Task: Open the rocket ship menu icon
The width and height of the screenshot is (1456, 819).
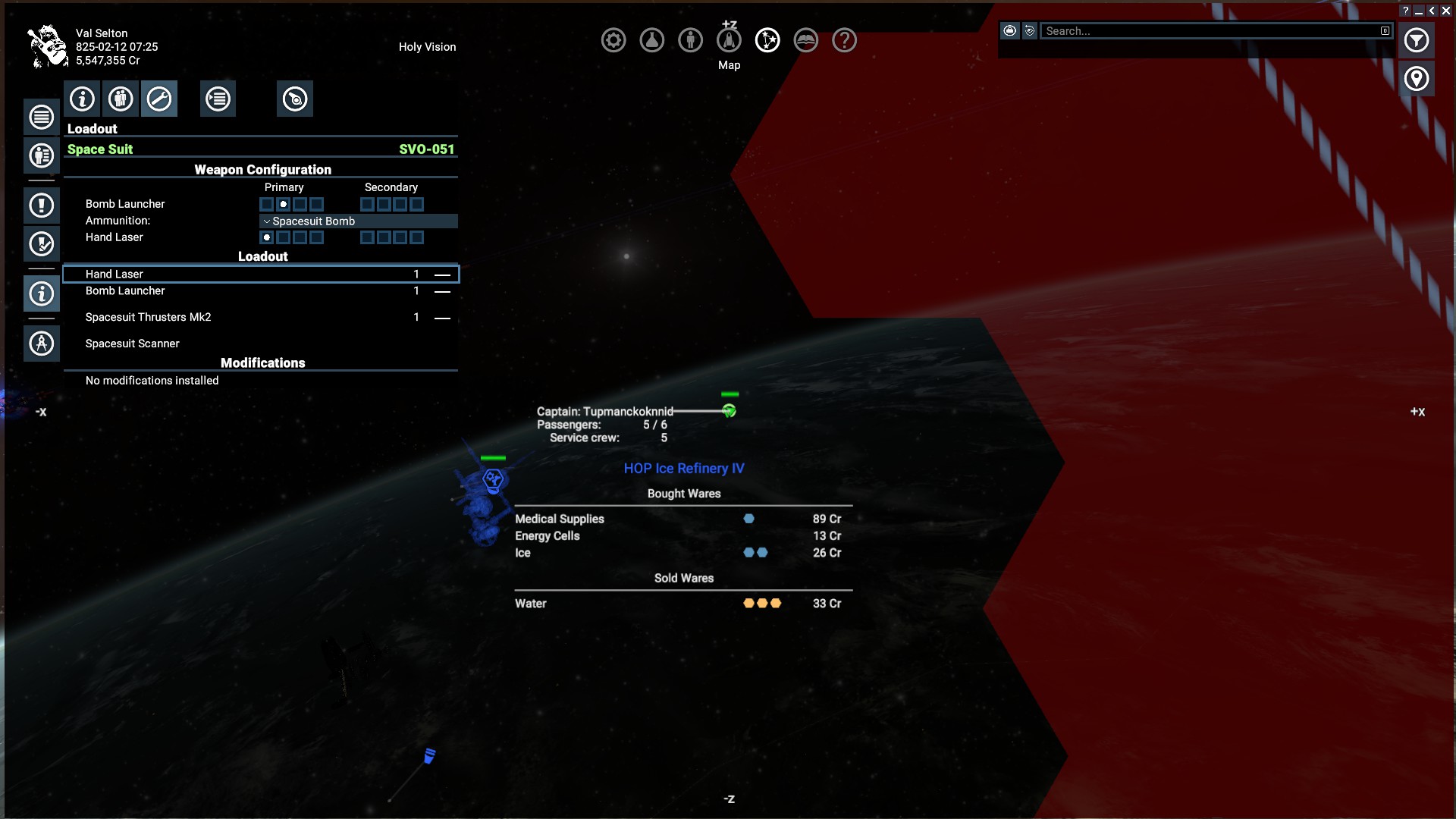Action: (x=729, y=40)
